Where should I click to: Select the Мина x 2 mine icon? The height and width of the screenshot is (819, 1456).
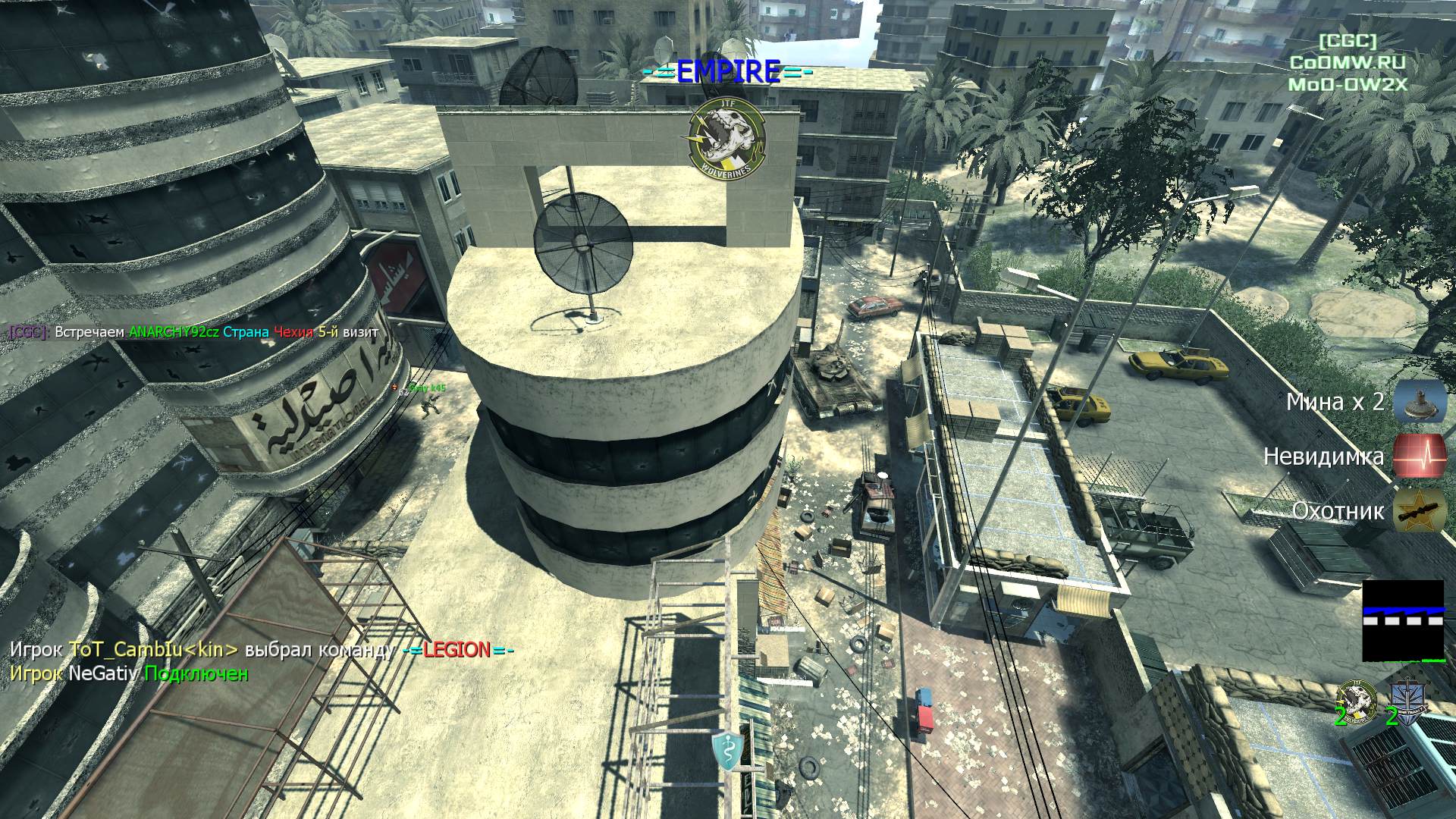tap(1420, 401)
